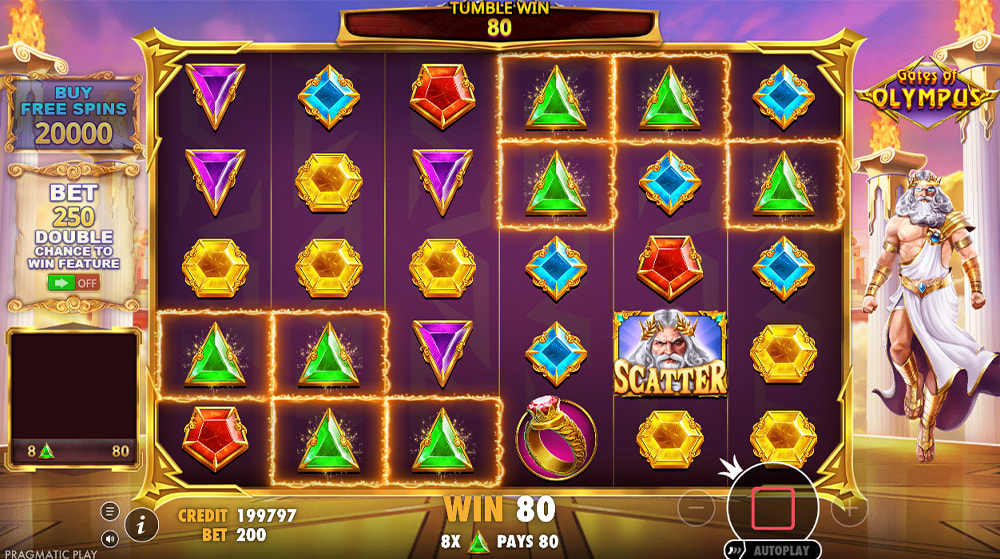This screenshot has width=1000, height=559.
Task: Increase the bet with the plus button
Action: [848, 507]
